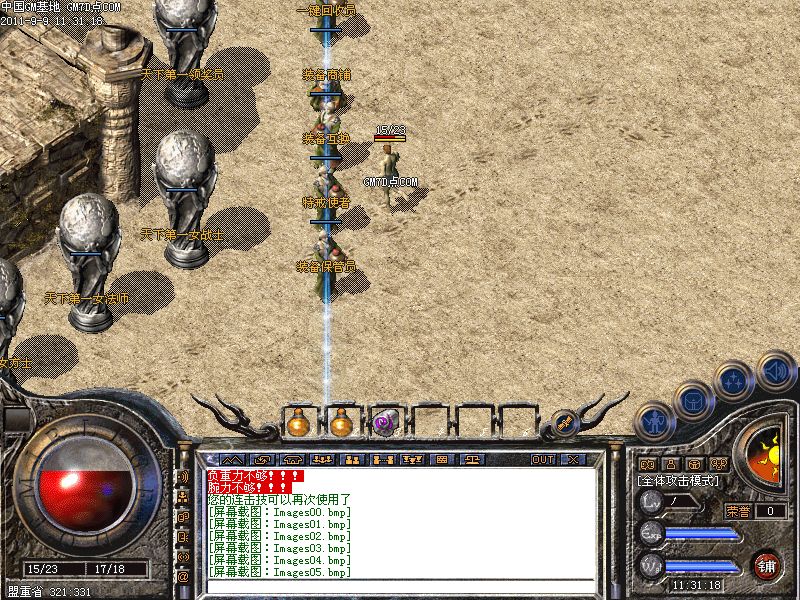This screenshot has height=600, width=800.
Task: Click in the chat input field
Action: click(400, 586)
